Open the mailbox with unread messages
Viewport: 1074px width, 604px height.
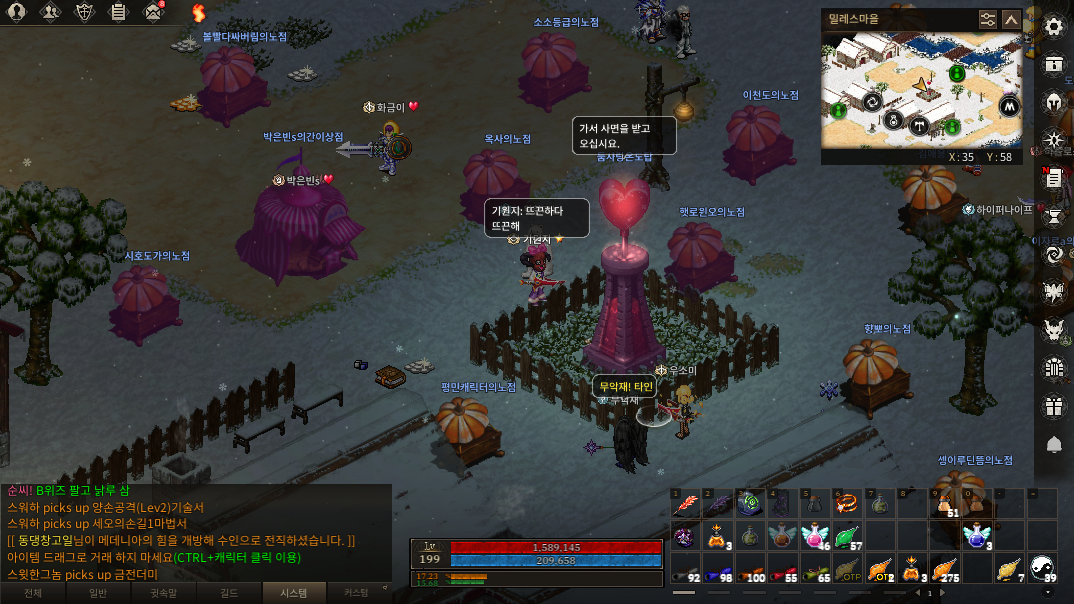153,13
